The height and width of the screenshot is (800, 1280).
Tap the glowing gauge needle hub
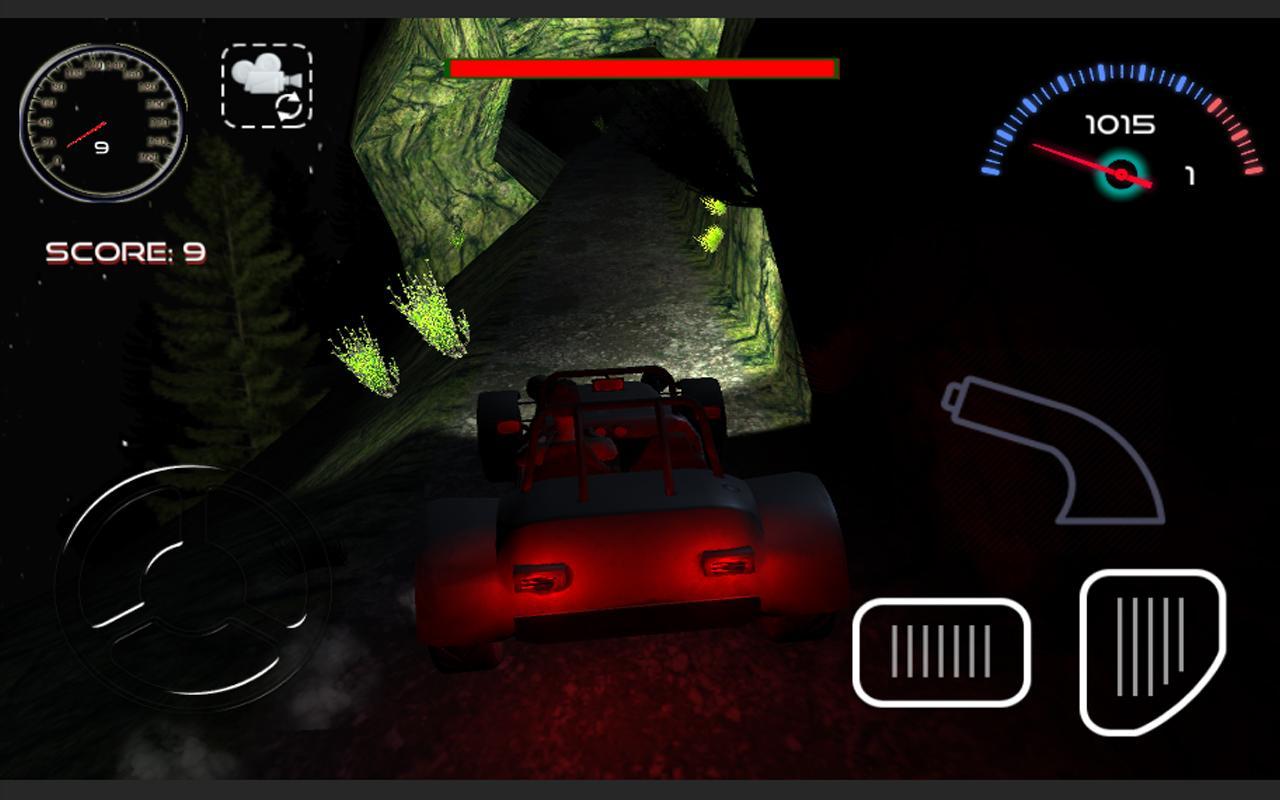click(x=1122, y=172)
